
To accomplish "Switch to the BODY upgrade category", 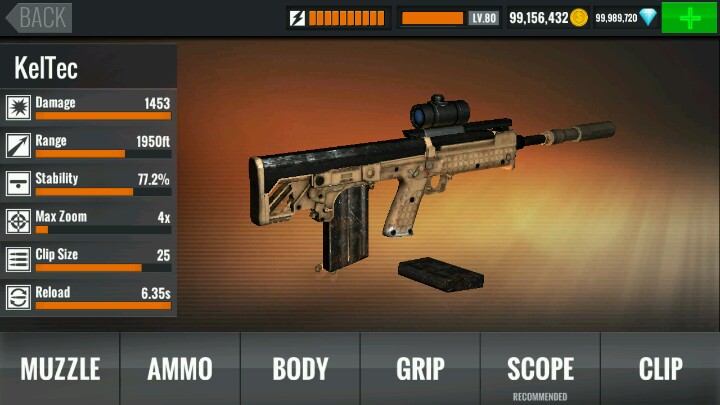I will pos(300,368).
